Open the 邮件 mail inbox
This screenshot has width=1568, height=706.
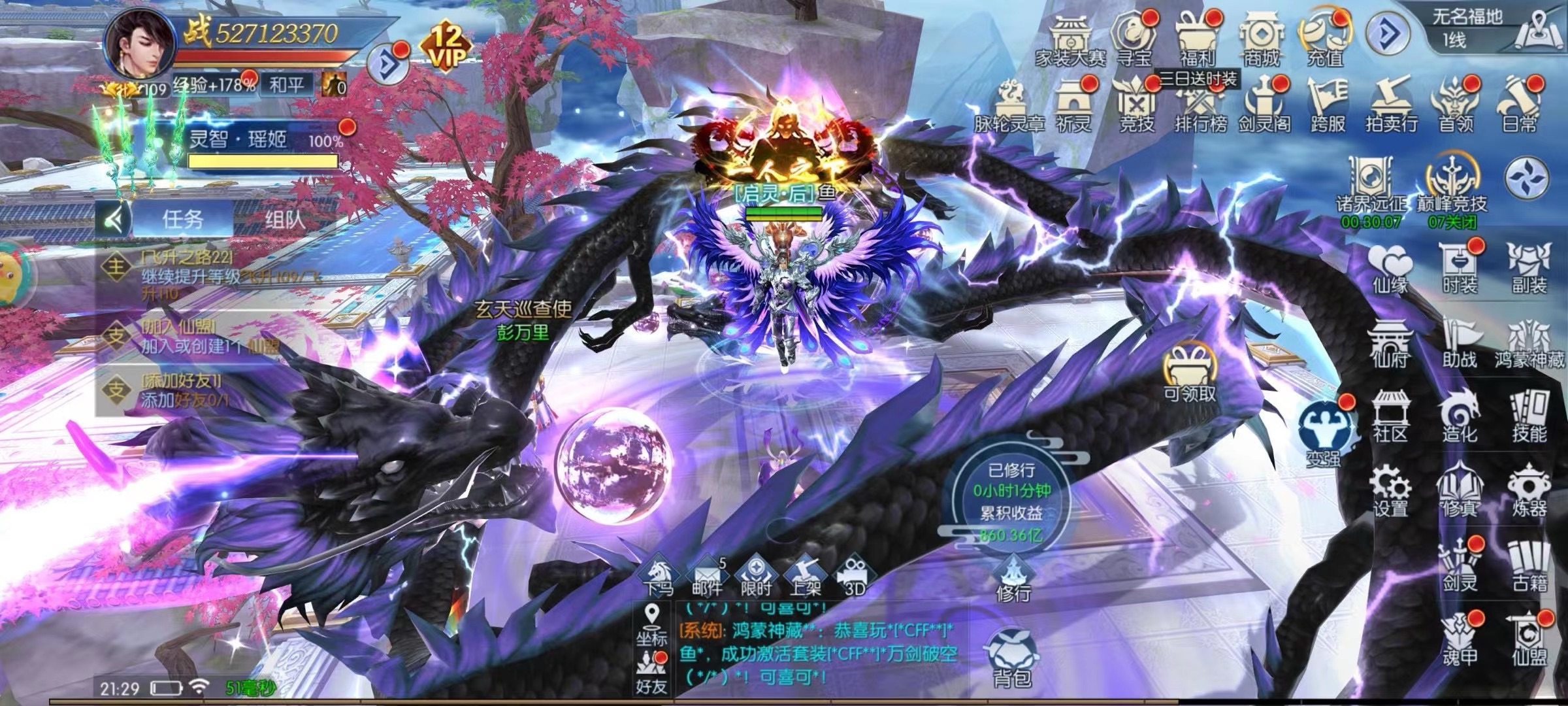pyautogui.click(x=707, y=577)
